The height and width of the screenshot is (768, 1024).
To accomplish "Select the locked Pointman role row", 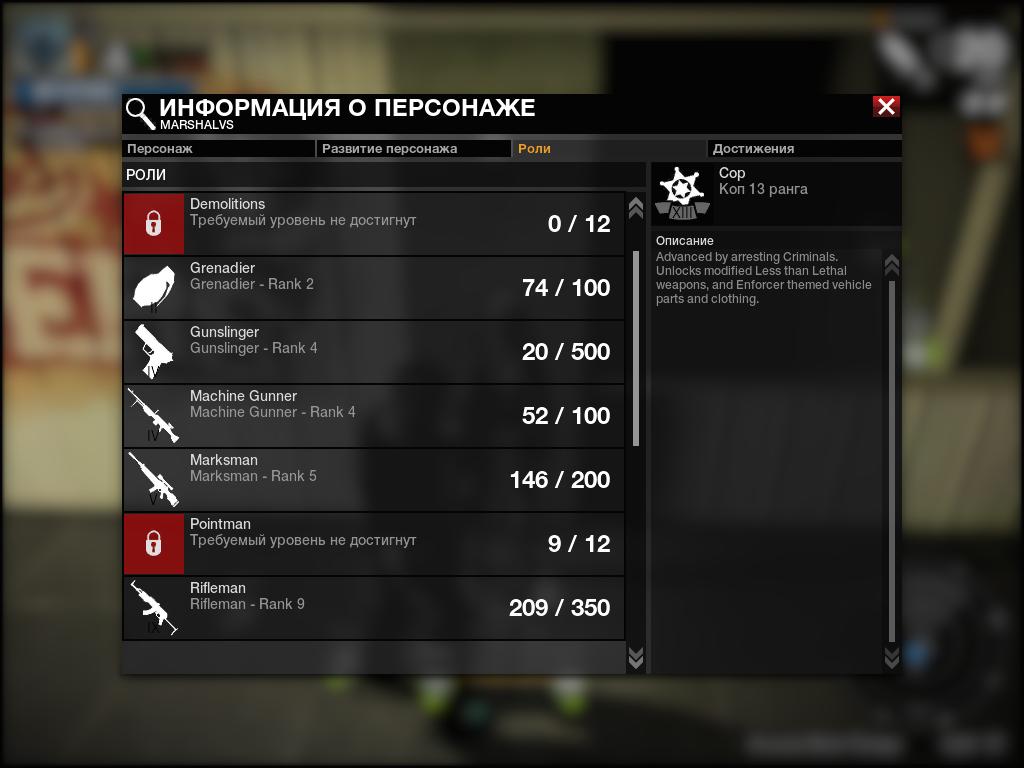I will click(373, 544).
